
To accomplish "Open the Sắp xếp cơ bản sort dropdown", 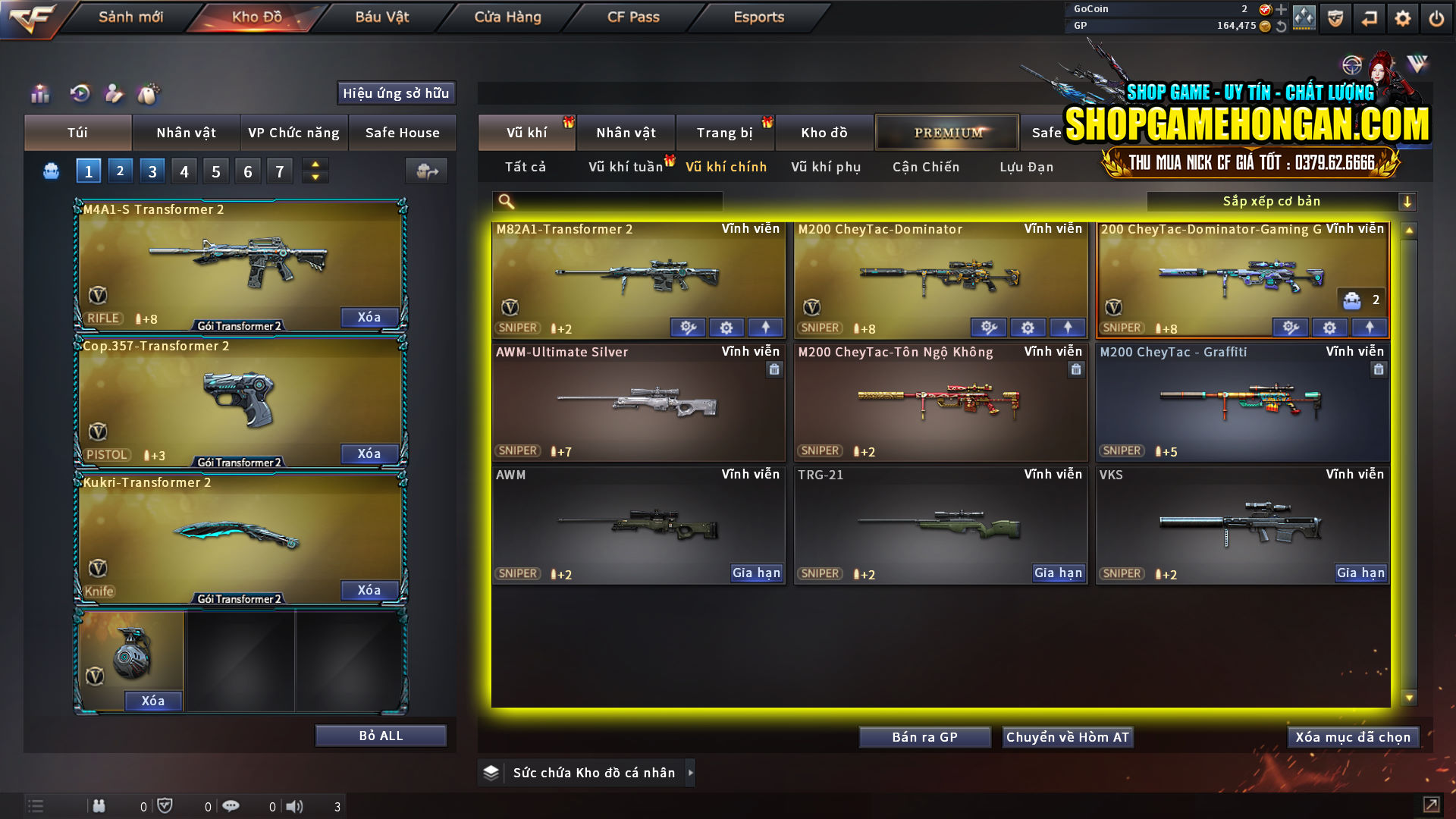I will click(x=1282, y=201).
